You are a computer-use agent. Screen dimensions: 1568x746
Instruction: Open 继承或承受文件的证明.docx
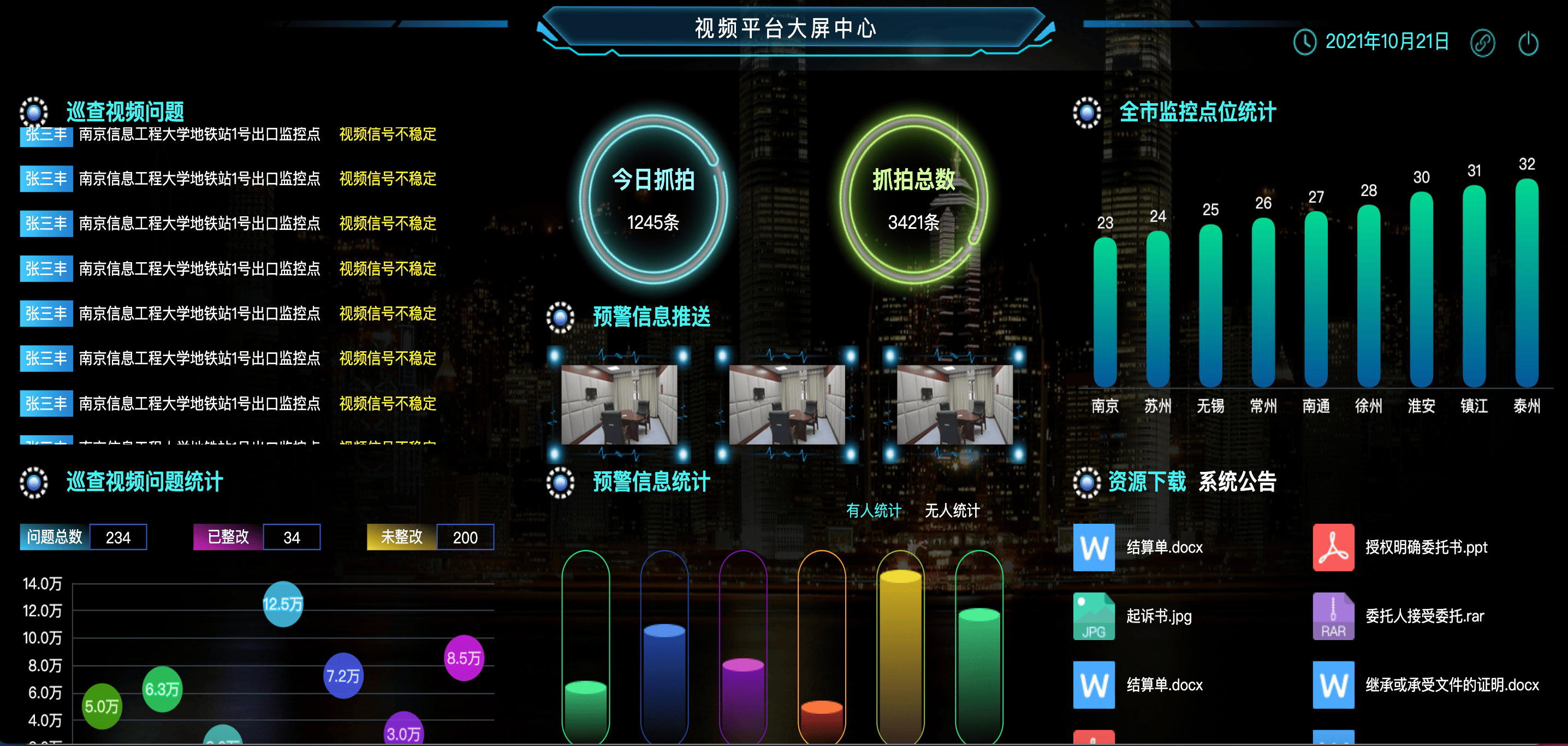click(x=1452, y=684)
